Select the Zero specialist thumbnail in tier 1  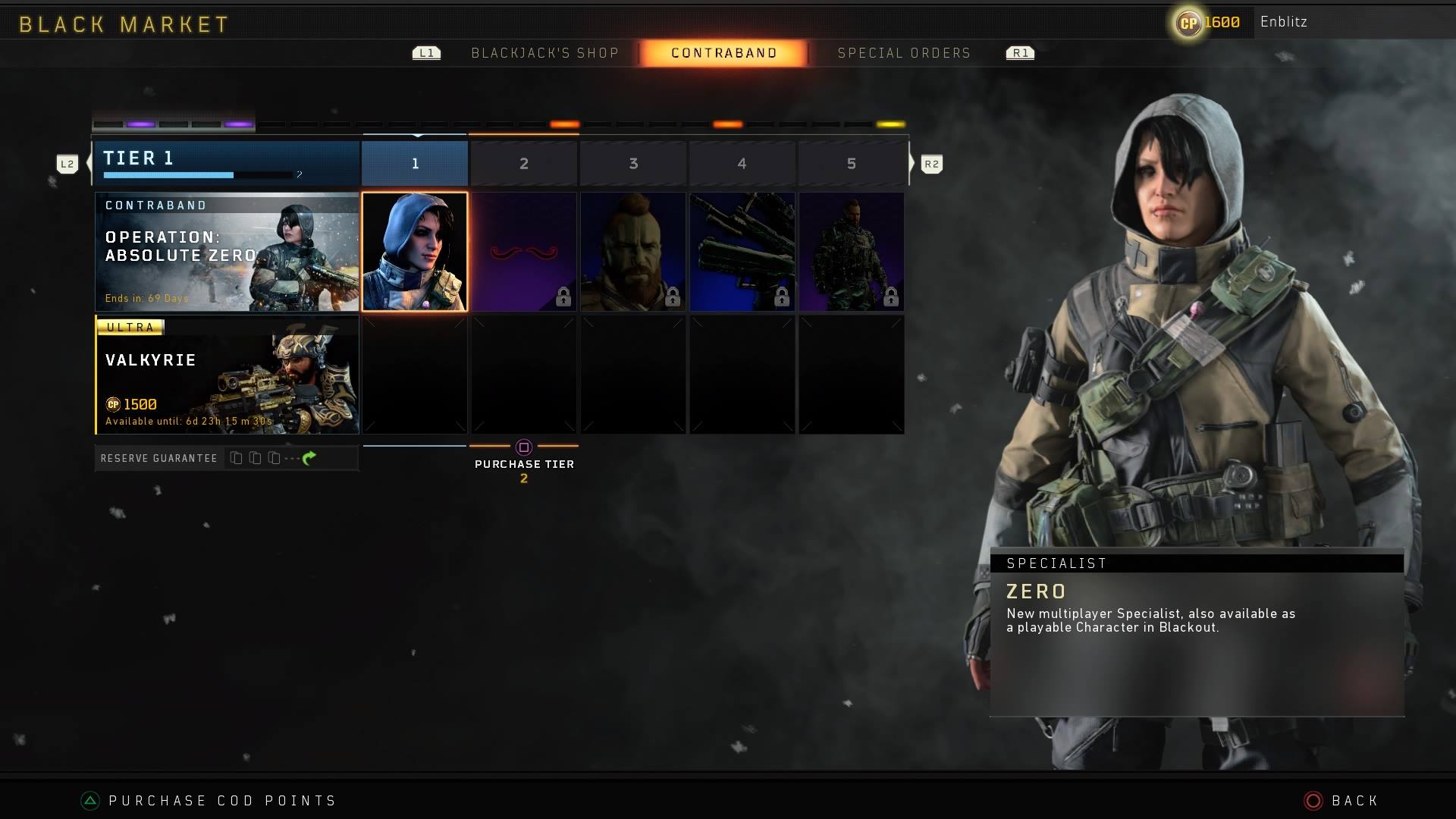coord(415,251)
